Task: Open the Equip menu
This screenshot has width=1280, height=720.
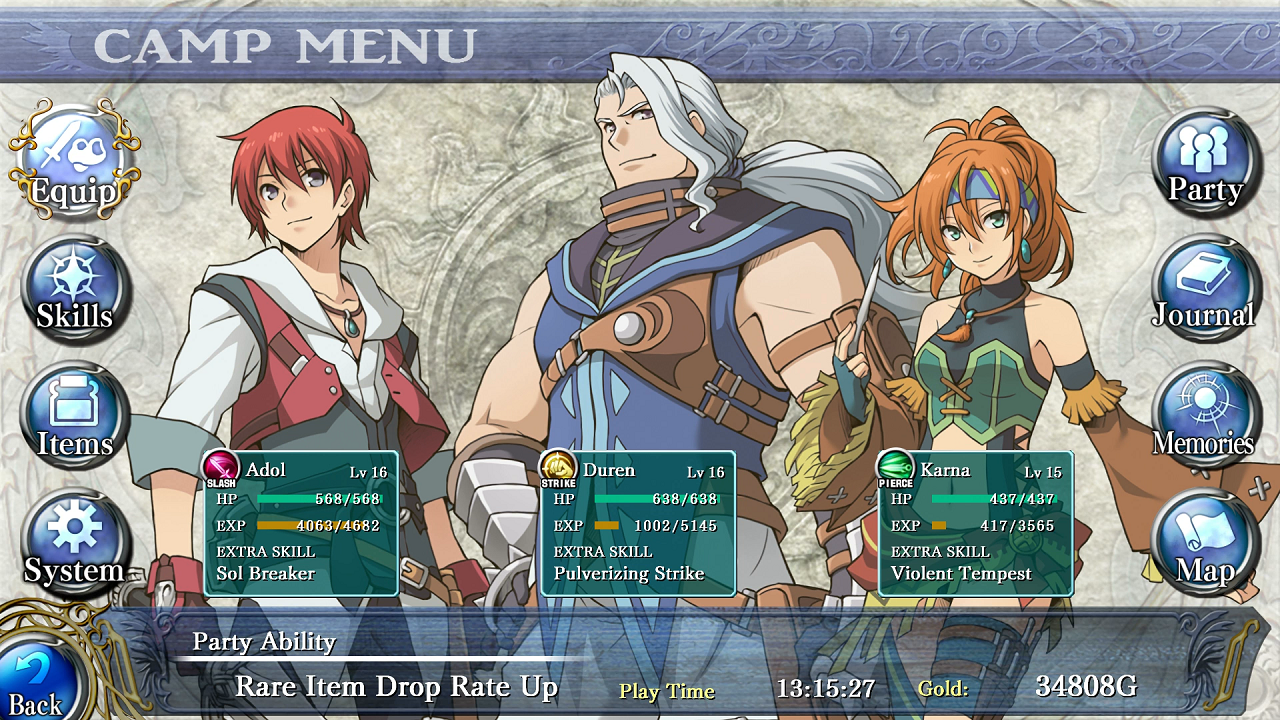Action: click(x=74, y=162)
